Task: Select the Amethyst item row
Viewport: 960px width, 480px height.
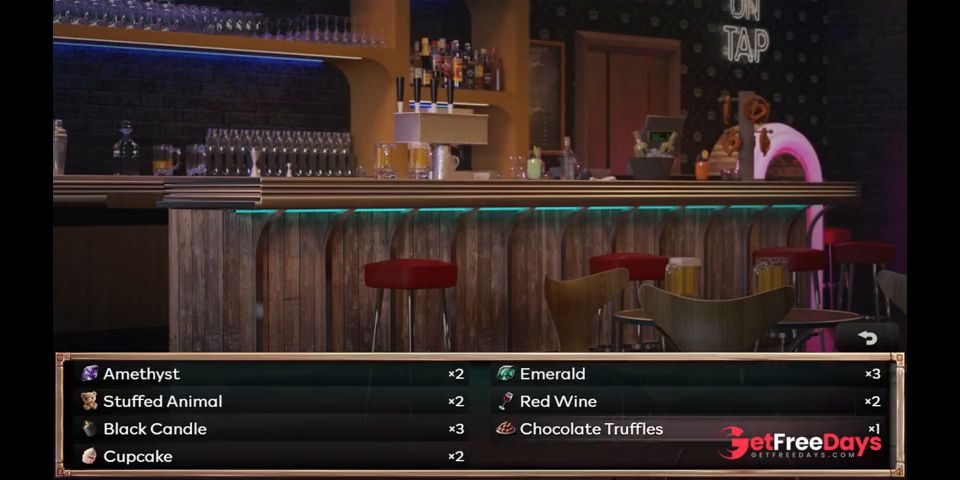Action: (271, 374)
